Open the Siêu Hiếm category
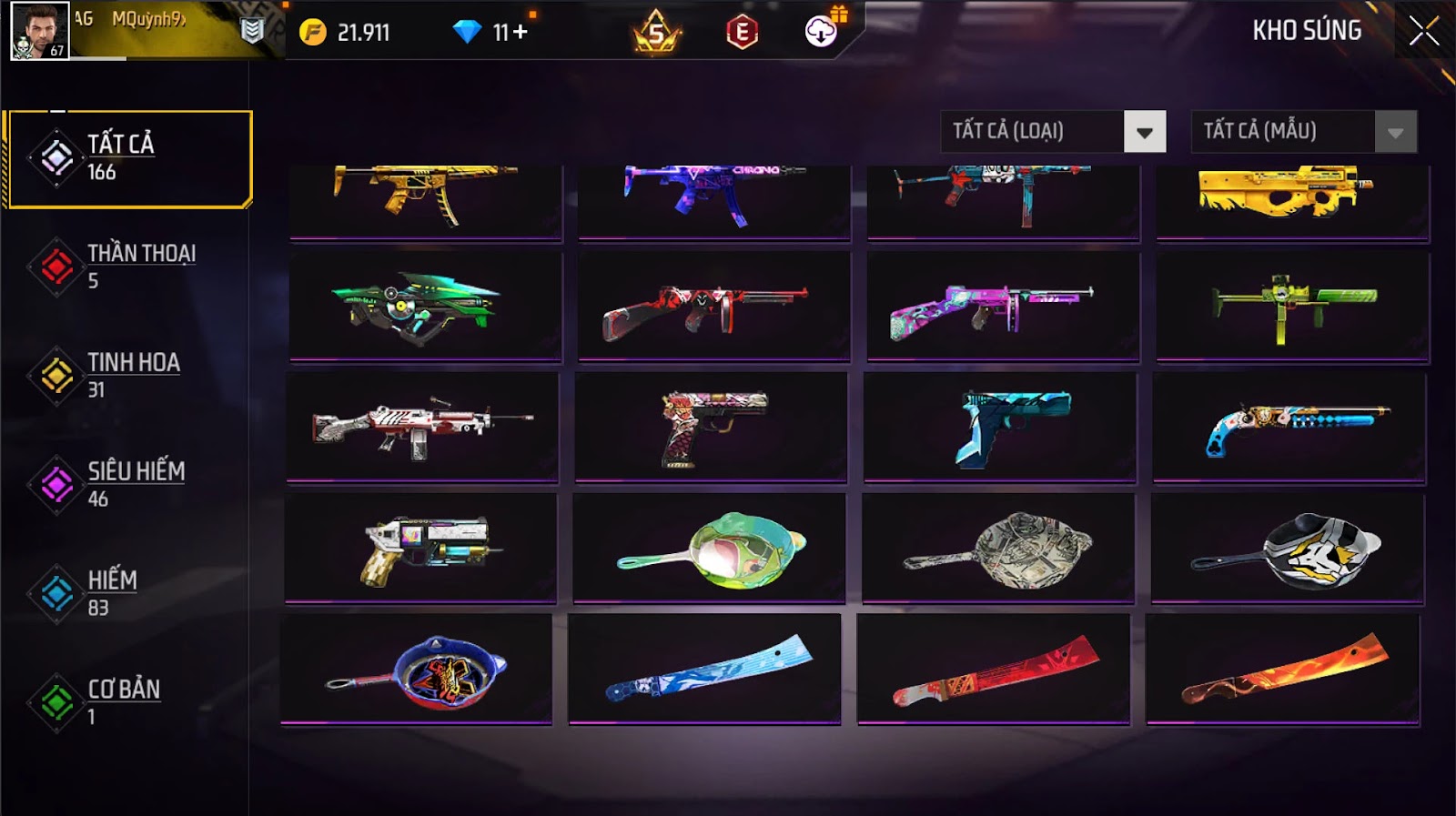This screenshot has width=1456, height=816. coord(127,485)
